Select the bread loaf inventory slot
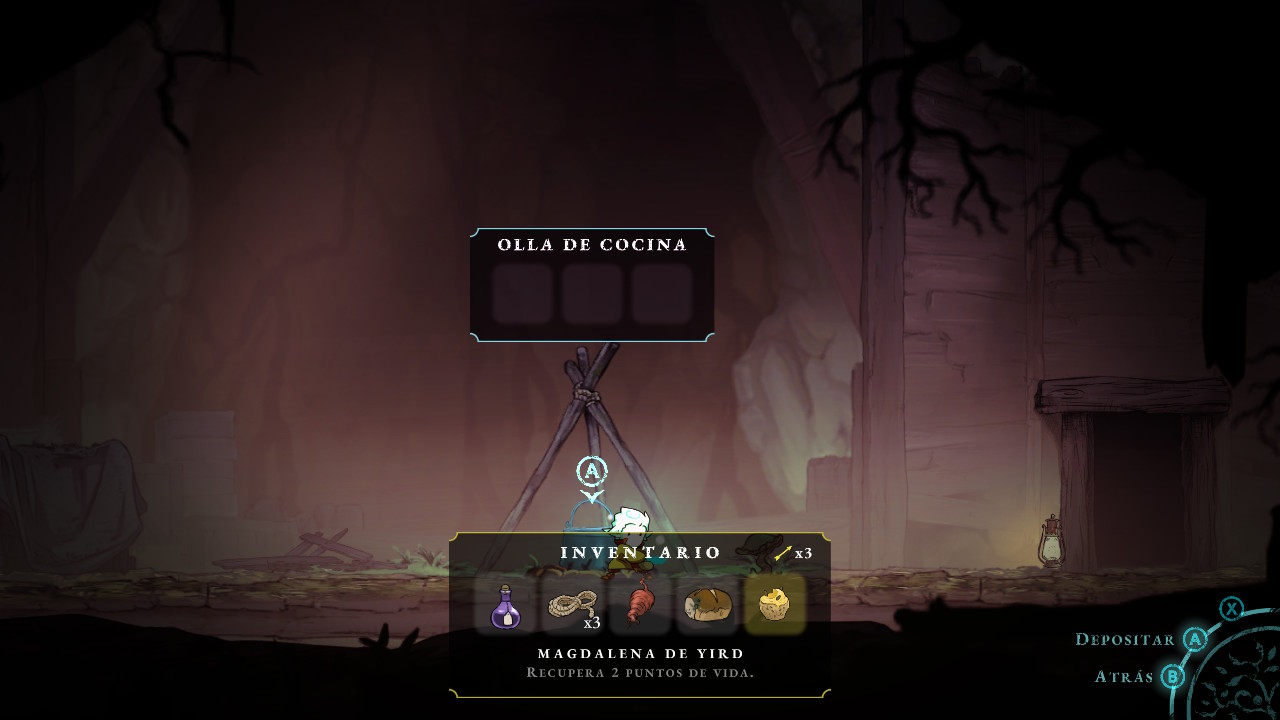1280x720 pixels. point(707,606)
